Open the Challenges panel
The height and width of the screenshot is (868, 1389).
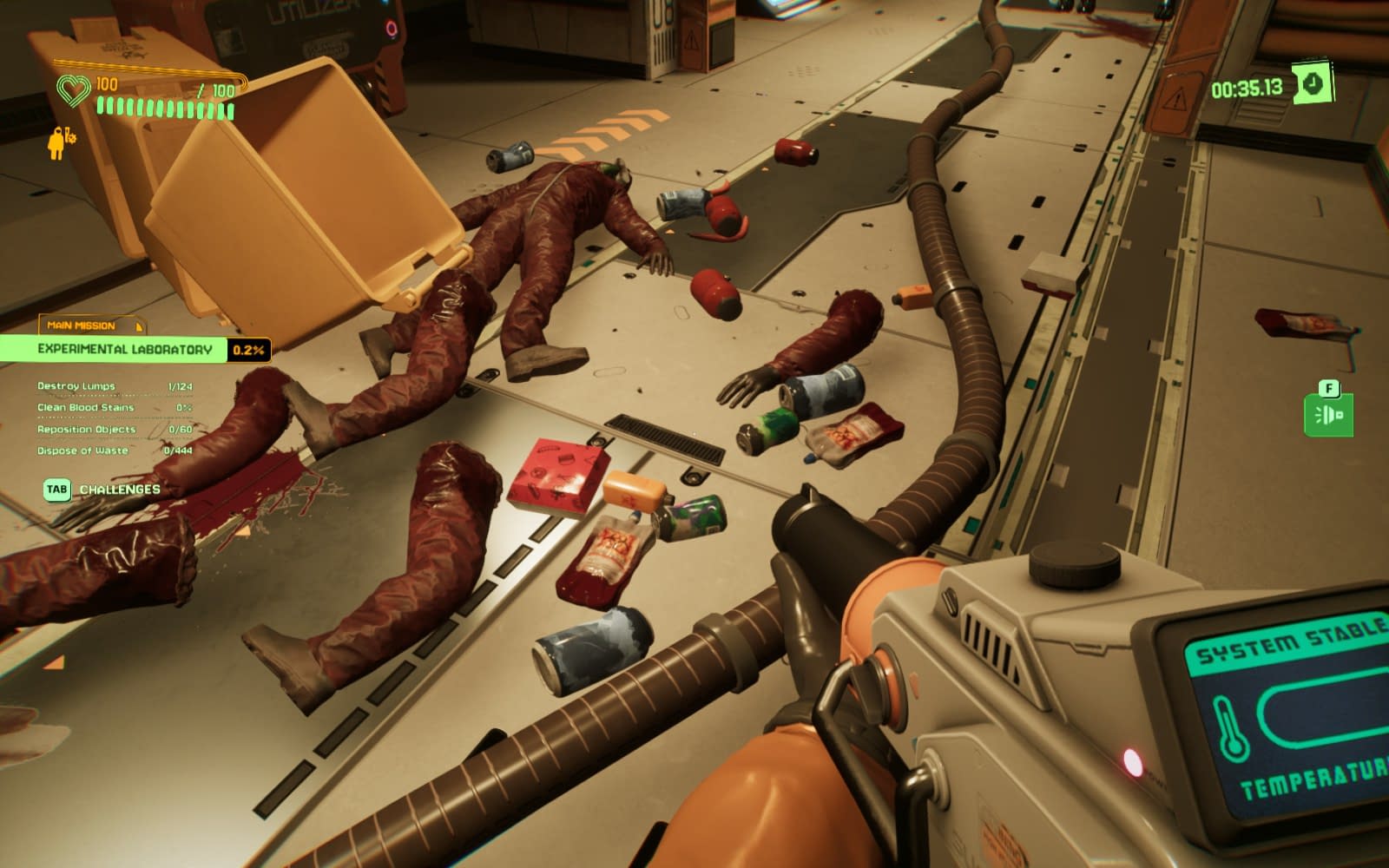(102, 490)
